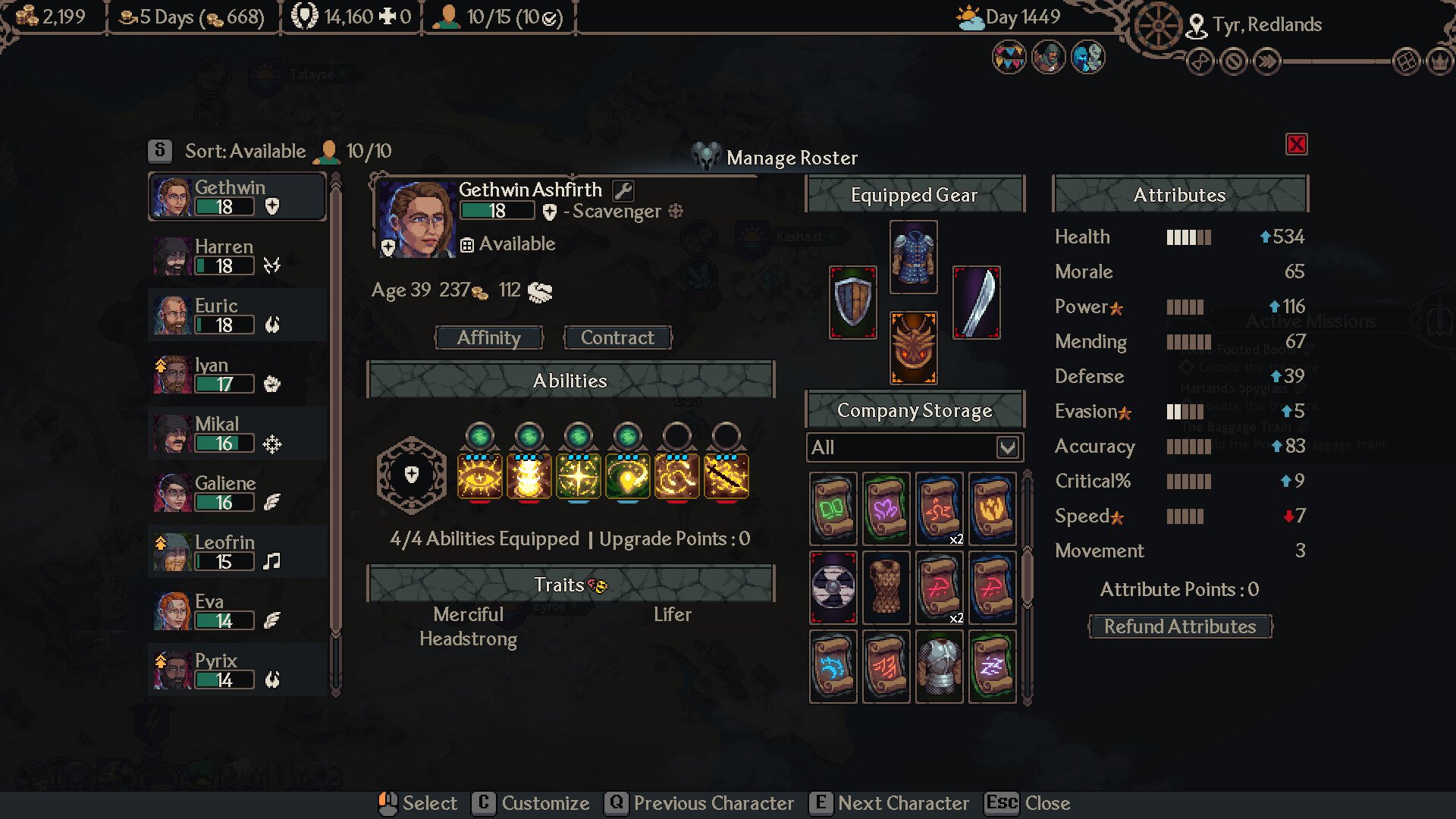Select the equipped blue chest armor
This screenshot has height=819, width=1456.
pos(913,257)
